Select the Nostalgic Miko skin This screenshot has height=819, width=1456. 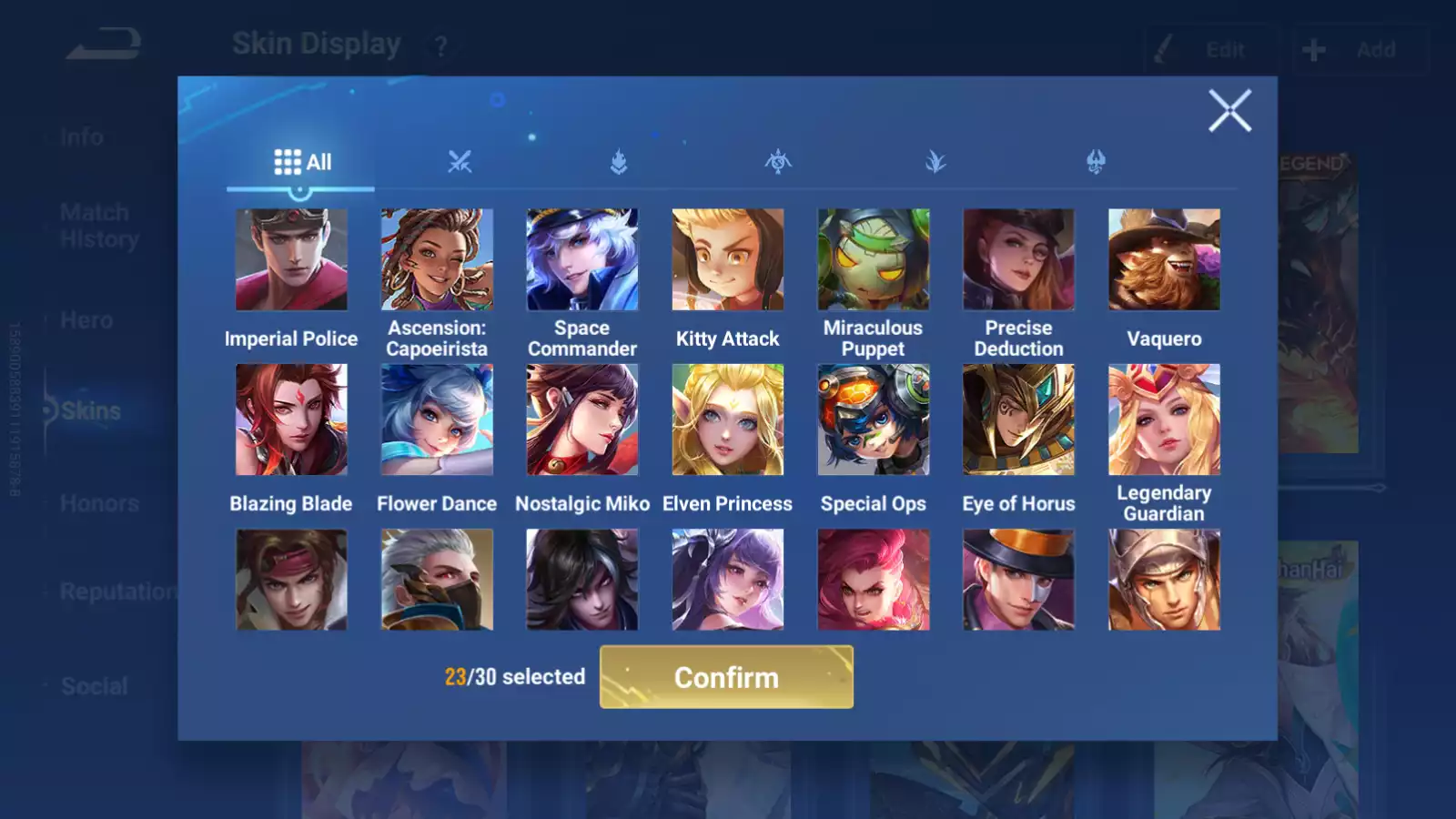pyautogui.click(x=582, y=420)
